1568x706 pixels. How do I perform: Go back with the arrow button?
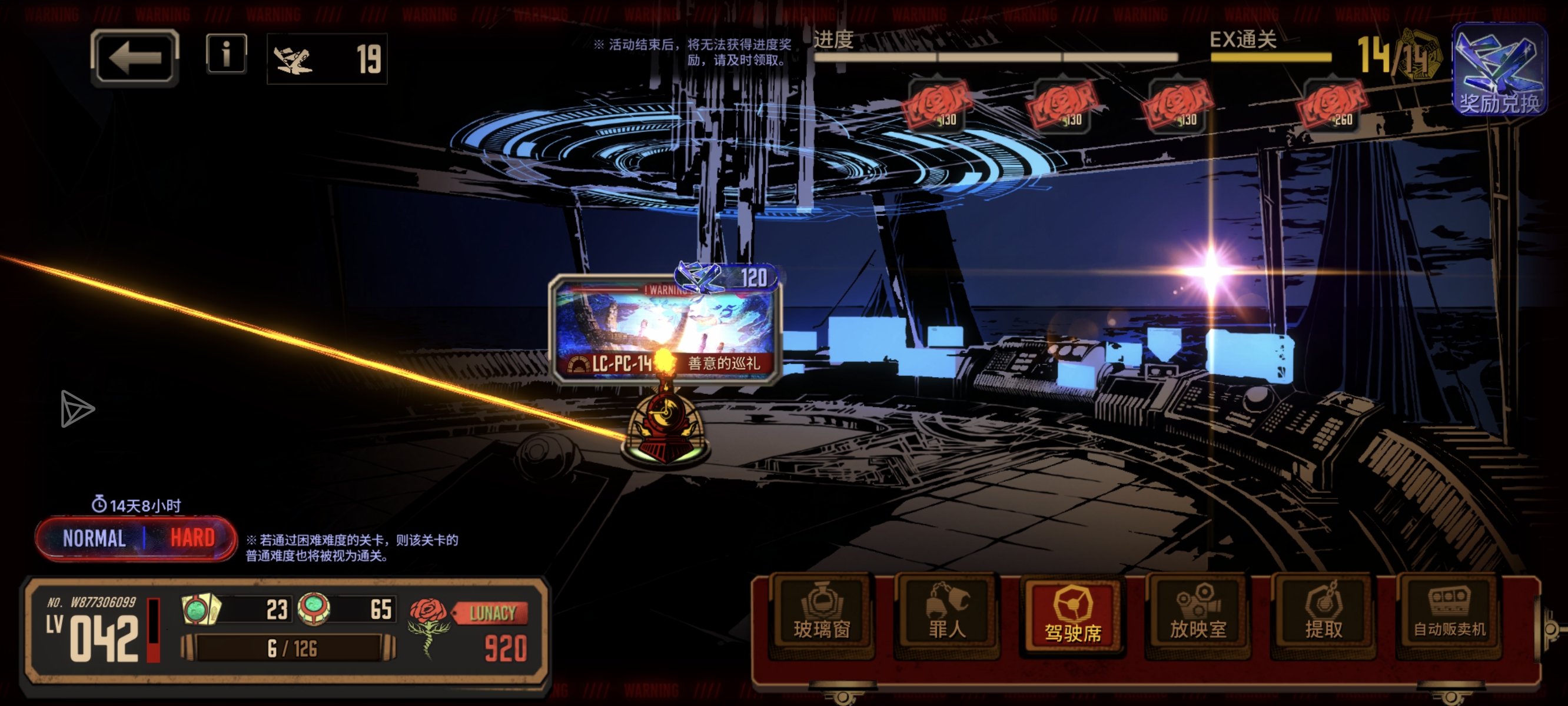point(135,58)
